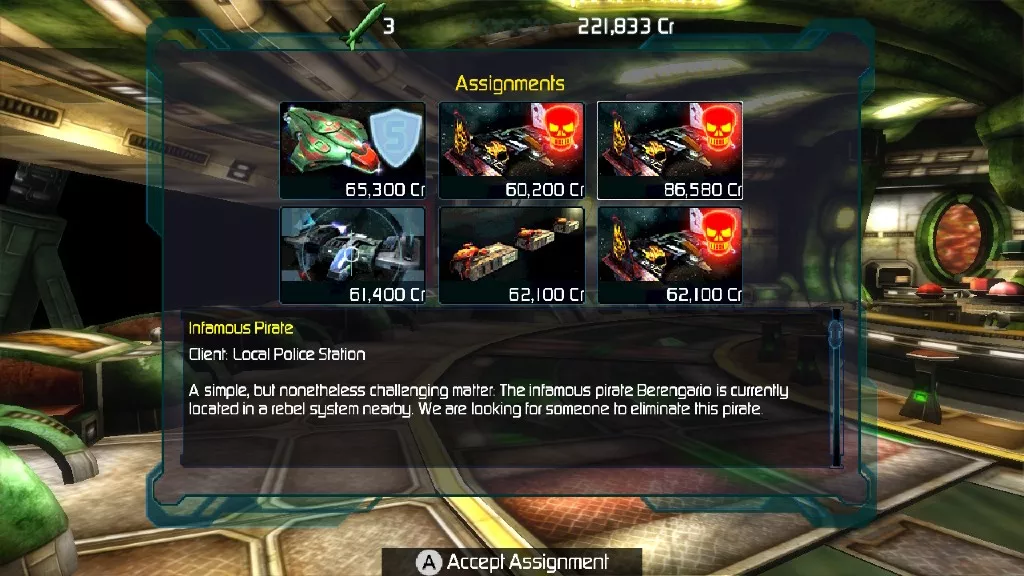
Task: Select the 86,580 Cr pirate assignment
Action: click(670, 151)
